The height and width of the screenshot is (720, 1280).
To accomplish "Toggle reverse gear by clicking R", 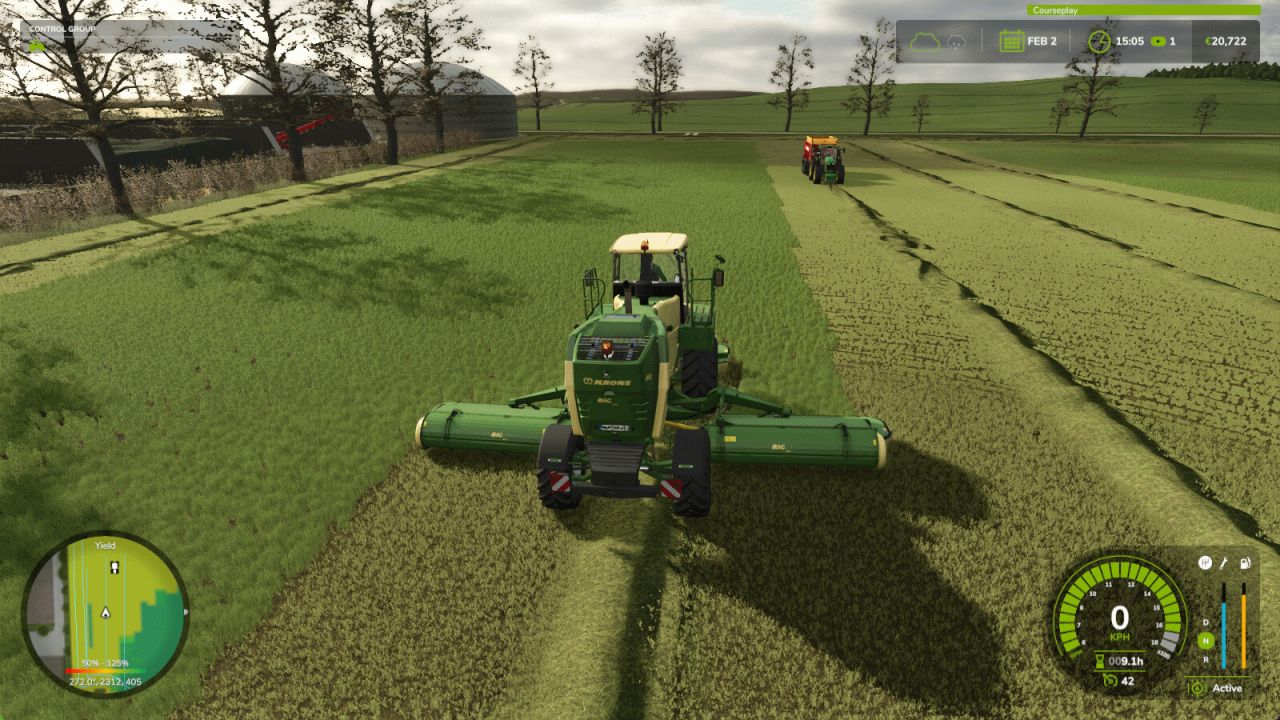I will tap(1206, 658).
